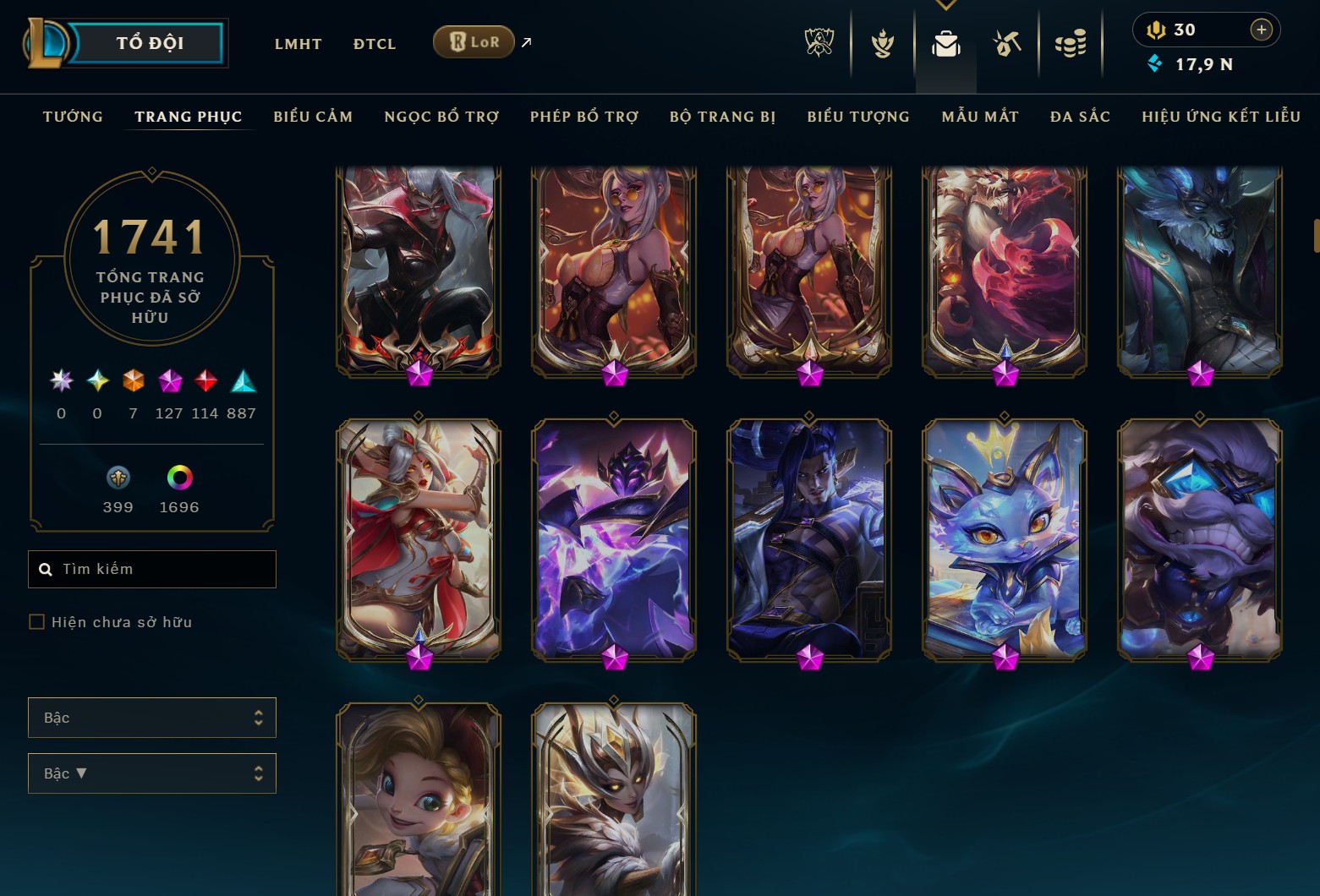
Task: Open the first "Bậc" filter dropdown
Action: tap(152, 717)
